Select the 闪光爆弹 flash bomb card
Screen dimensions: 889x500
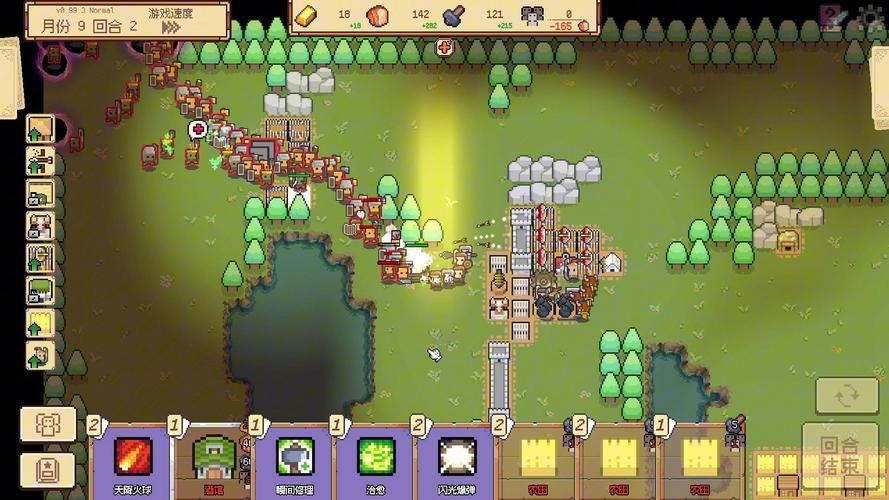coord(457,458)
